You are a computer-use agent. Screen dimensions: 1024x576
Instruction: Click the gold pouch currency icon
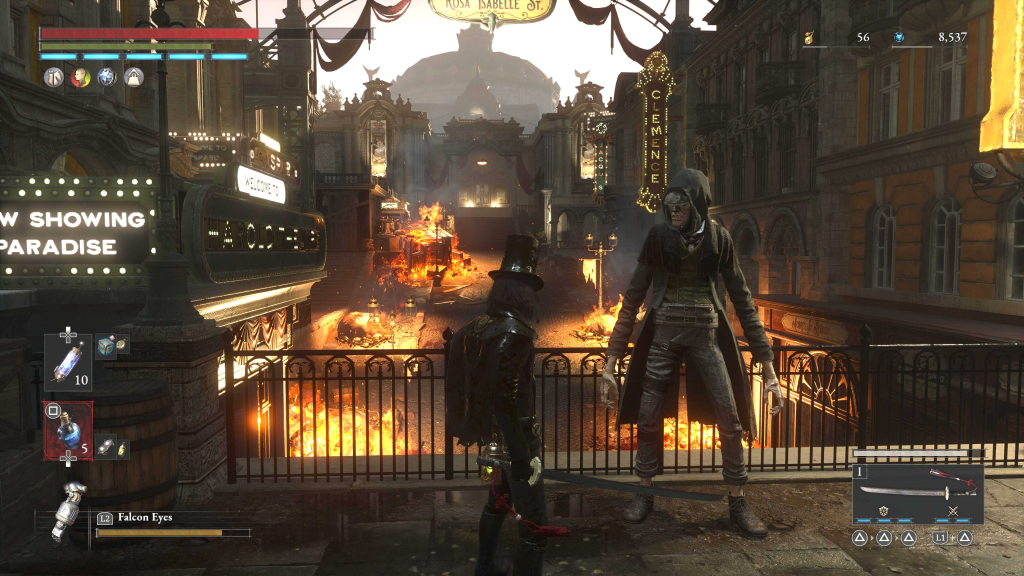coord(809,38)
